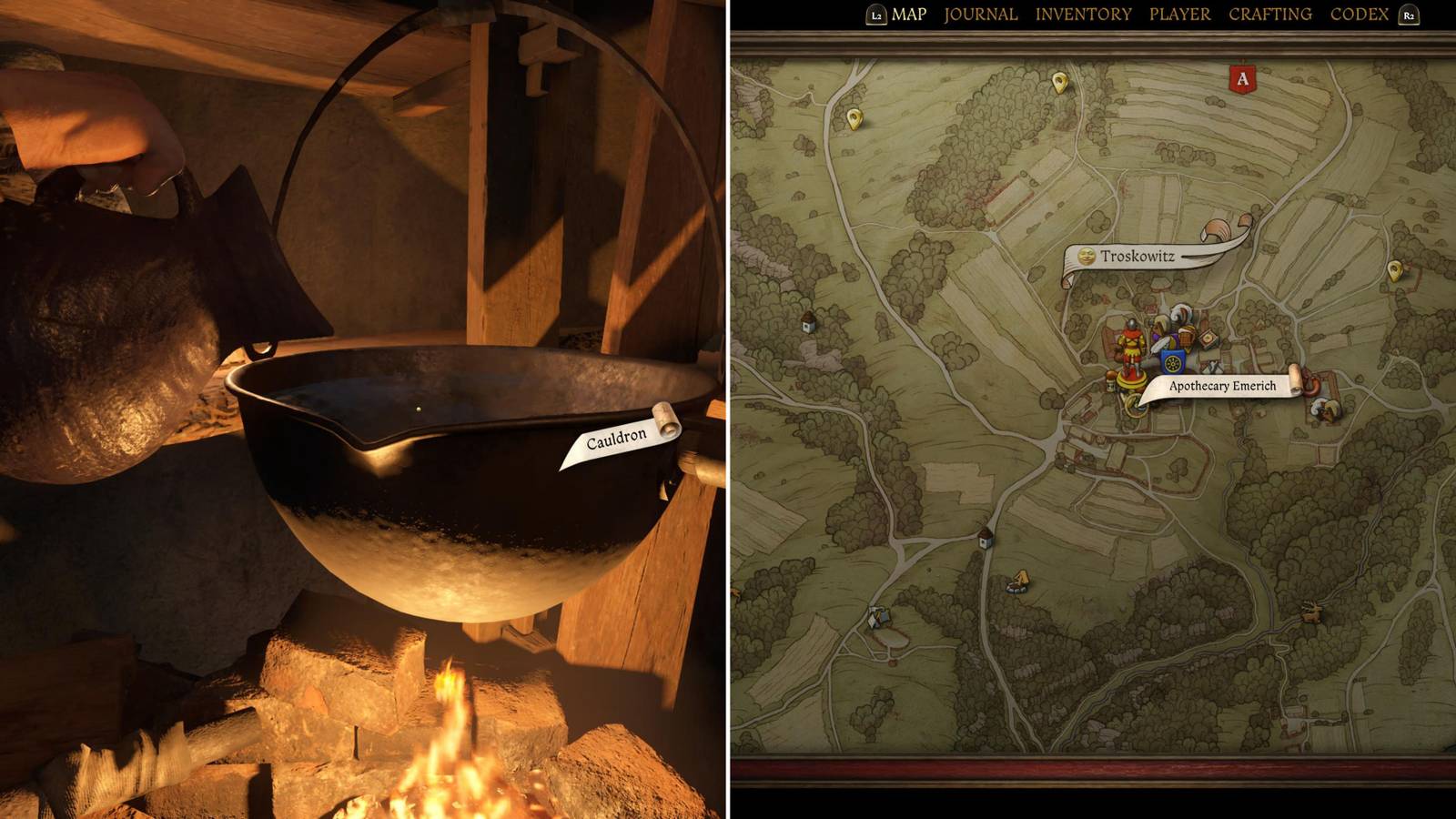Switch to the JOURNAL tab
This screenshot has height=819, width=1456.
coord(981,15)
